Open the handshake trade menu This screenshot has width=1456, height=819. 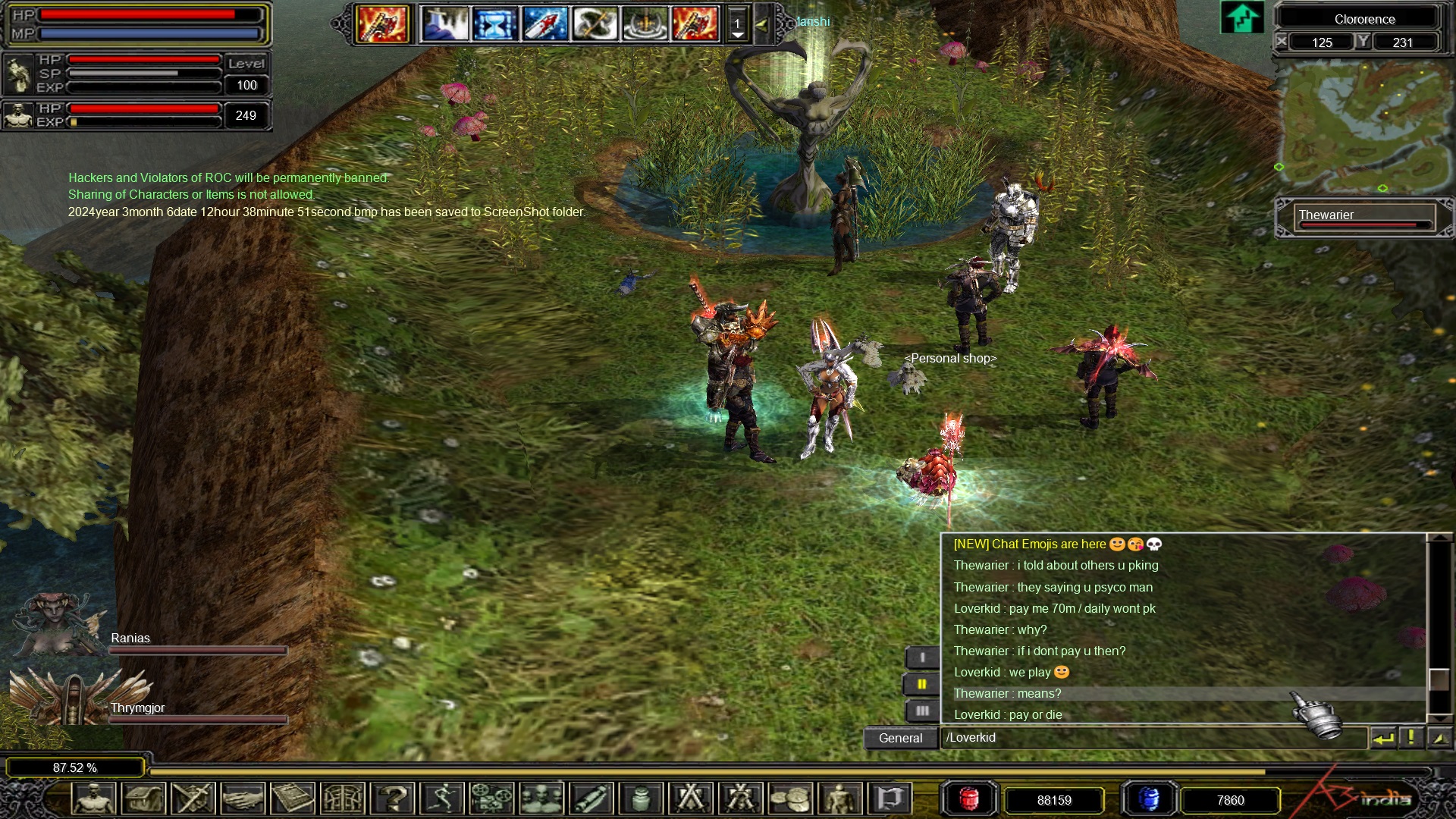[243, 799]
